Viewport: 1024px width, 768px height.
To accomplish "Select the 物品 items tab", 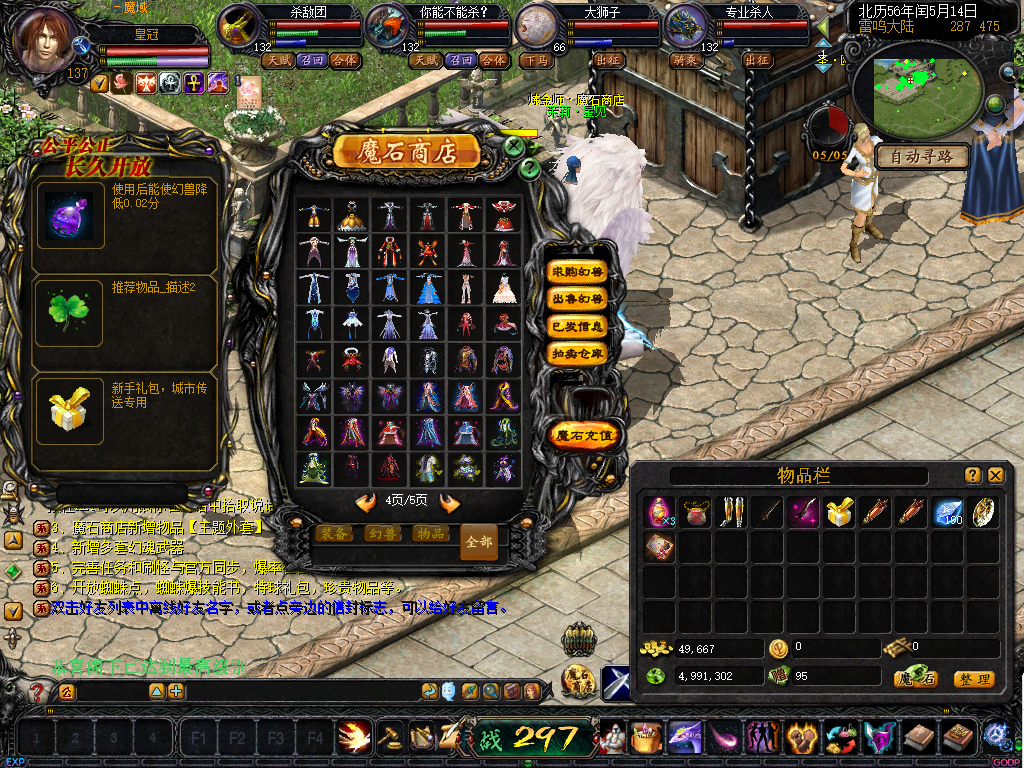I will point(430,534).
